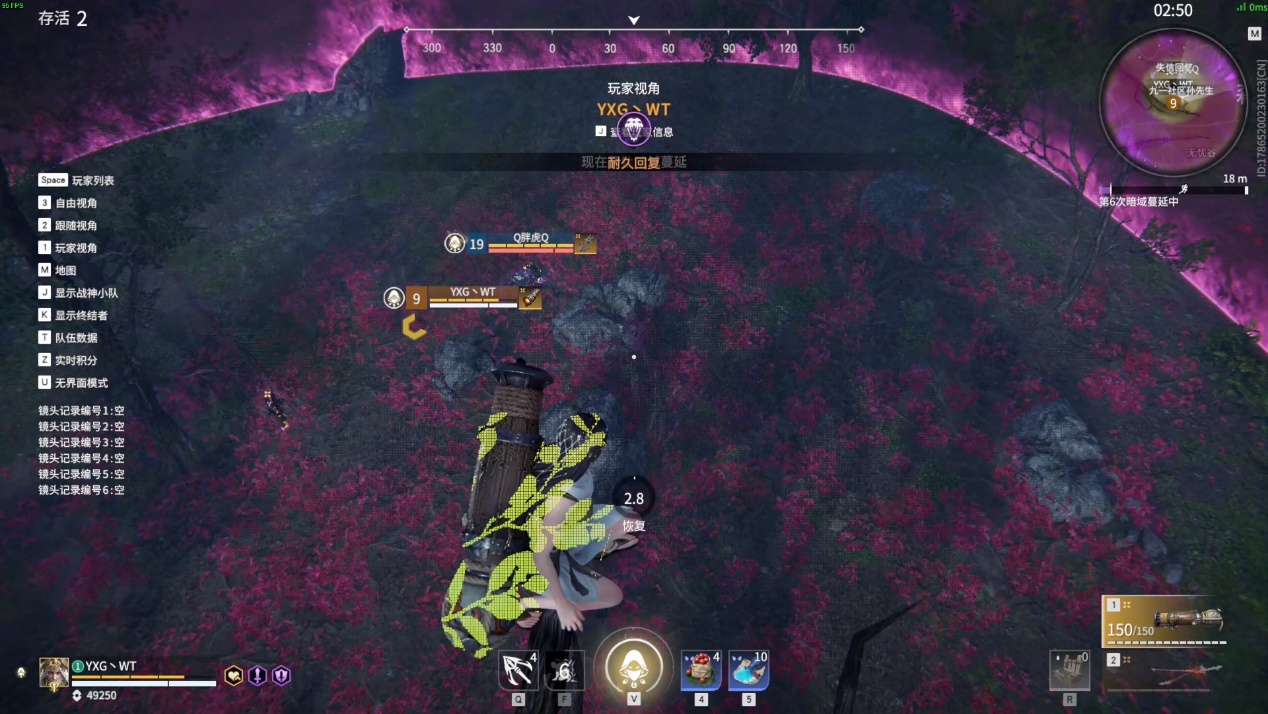
Task: Show 实时积分 live scores
Action: tap(76, 361)
